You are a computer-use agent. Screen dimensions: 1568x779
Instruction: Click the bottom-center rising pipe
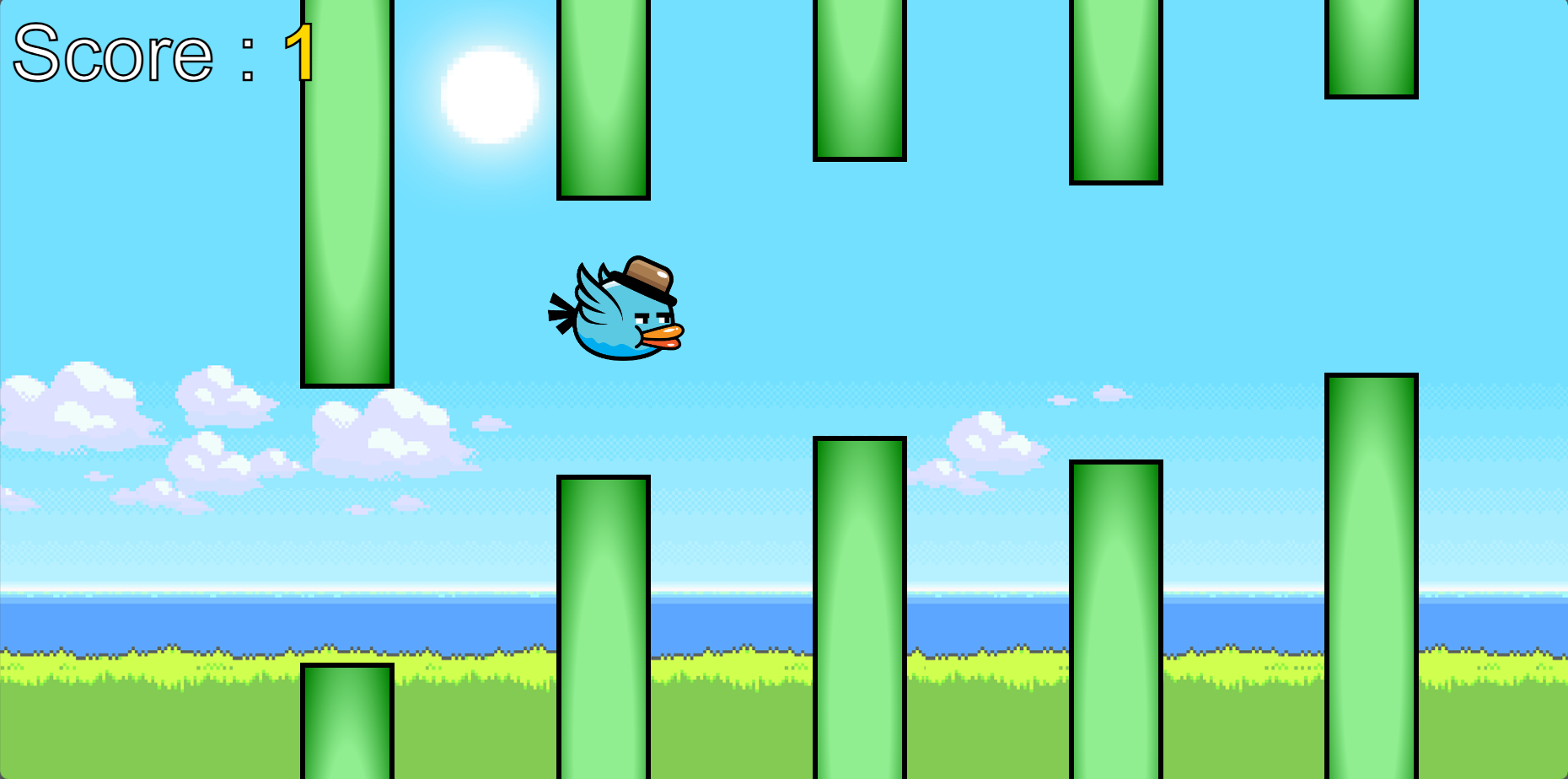pos(858,607)
